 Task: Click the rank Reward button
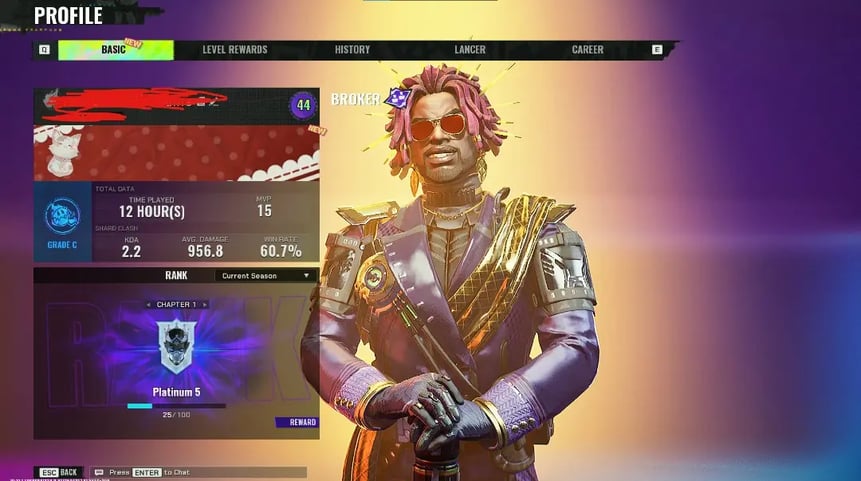(297, 422)
